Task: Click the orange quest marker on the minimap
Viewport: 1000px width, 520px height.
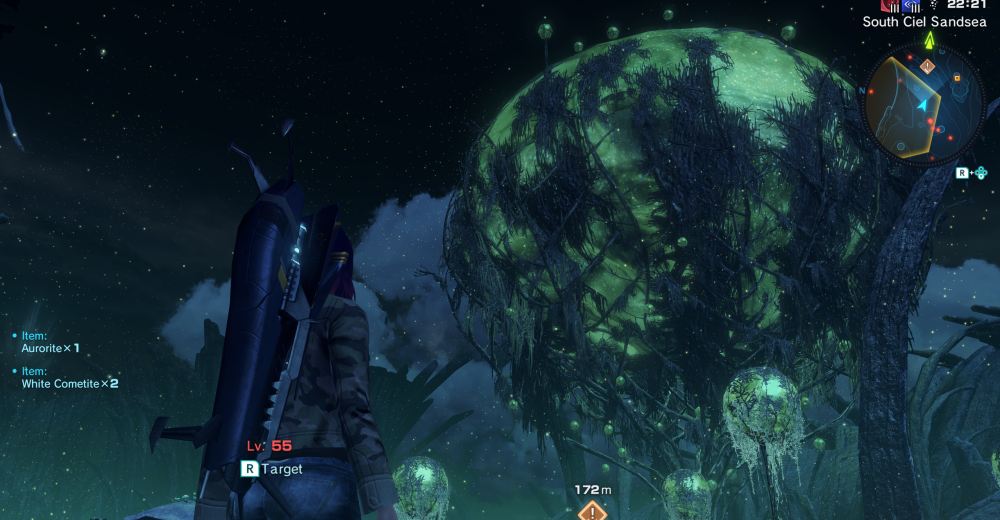Action: pyautogui.click(x=928, y=67)
